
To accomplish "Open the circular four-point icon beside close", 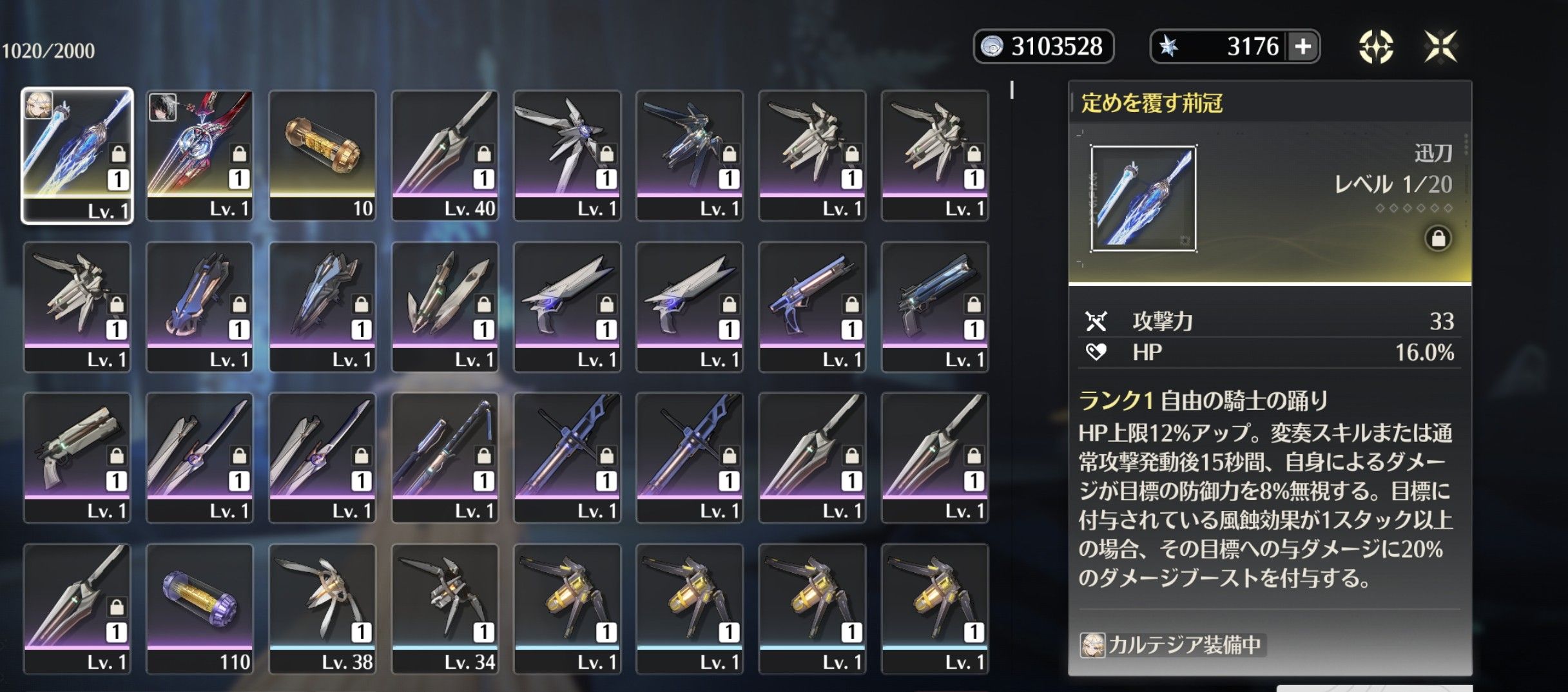I will click(1376, 46).
